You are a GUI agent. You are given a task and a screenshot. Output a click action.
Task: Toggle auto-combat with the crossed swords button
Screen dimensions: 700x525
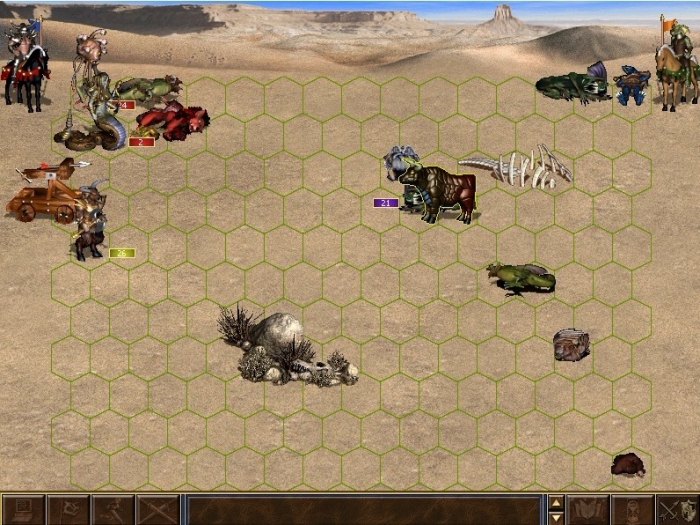[x=158, y=510]
